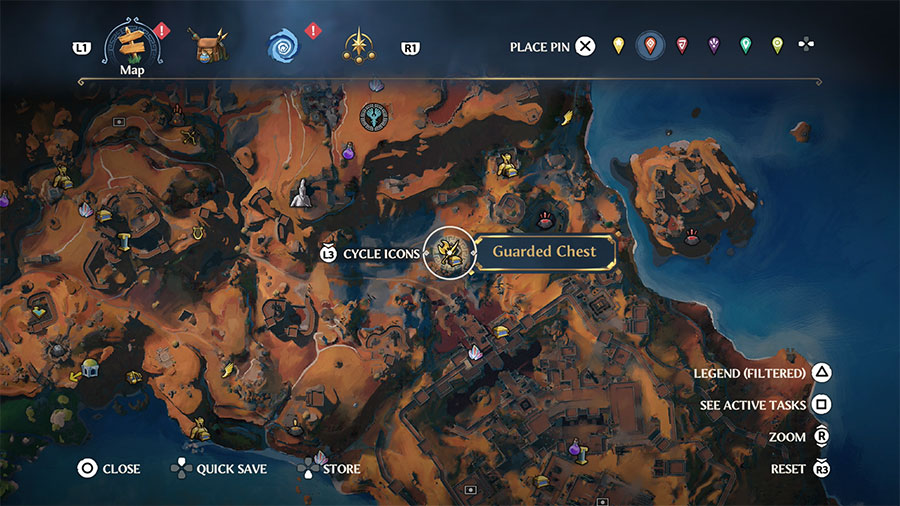Choose the red map pin
This screenshot has height=506, width=900.
click(682, 46)
